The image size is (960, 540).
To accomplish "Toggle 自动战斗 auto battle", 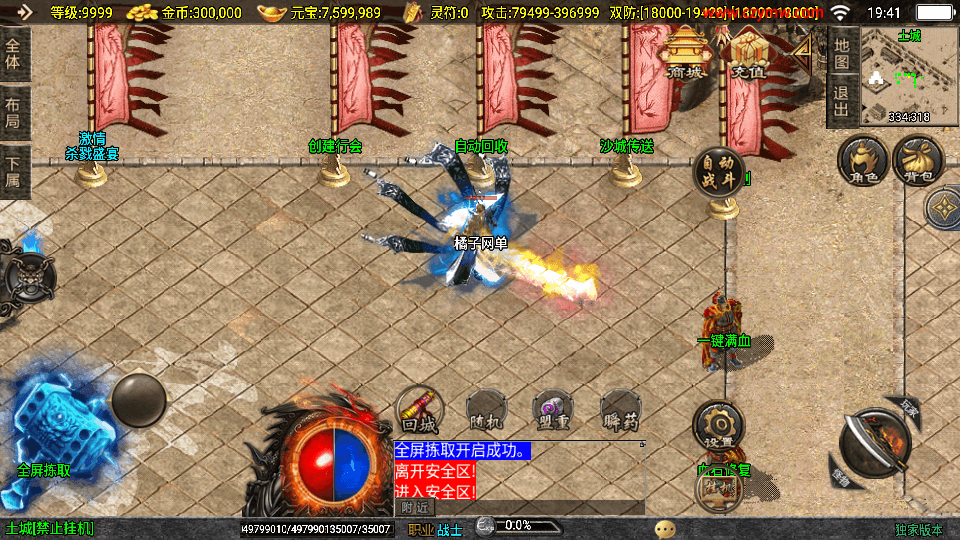I will click(719, 172).
